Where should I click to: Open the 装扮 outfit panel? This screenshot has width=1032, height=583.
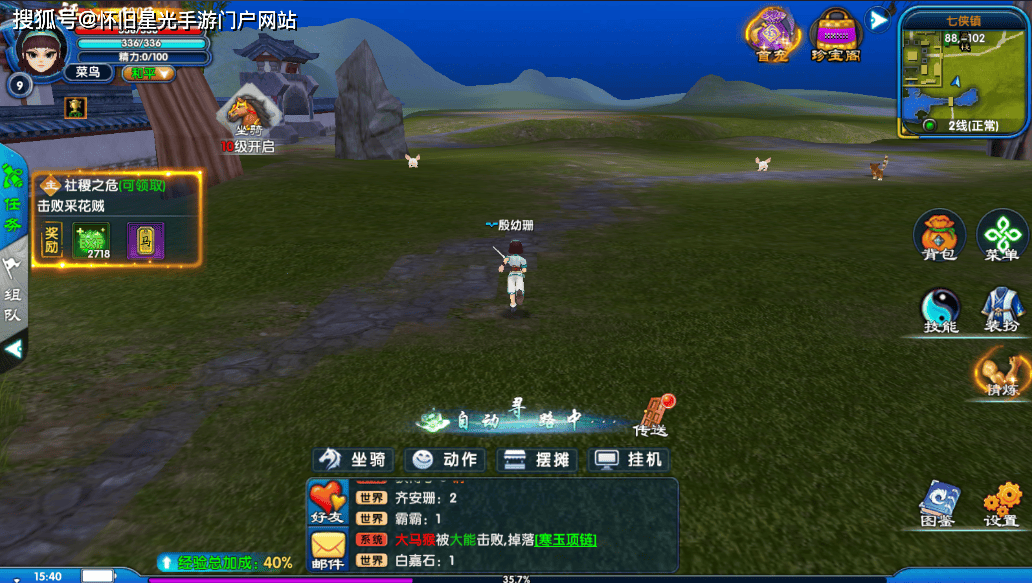coord(1001,311)
